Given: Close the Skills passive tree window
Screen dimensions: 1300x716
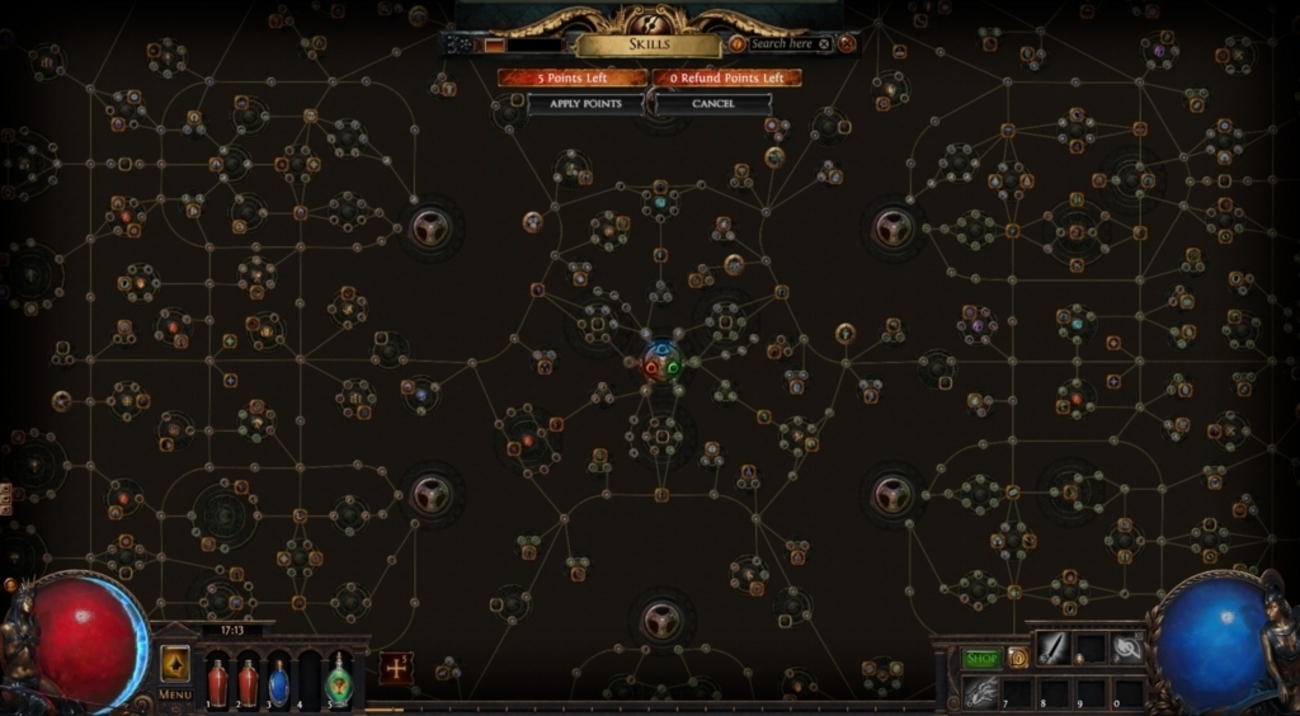Looking at the screenshot, I should (847, 44).
